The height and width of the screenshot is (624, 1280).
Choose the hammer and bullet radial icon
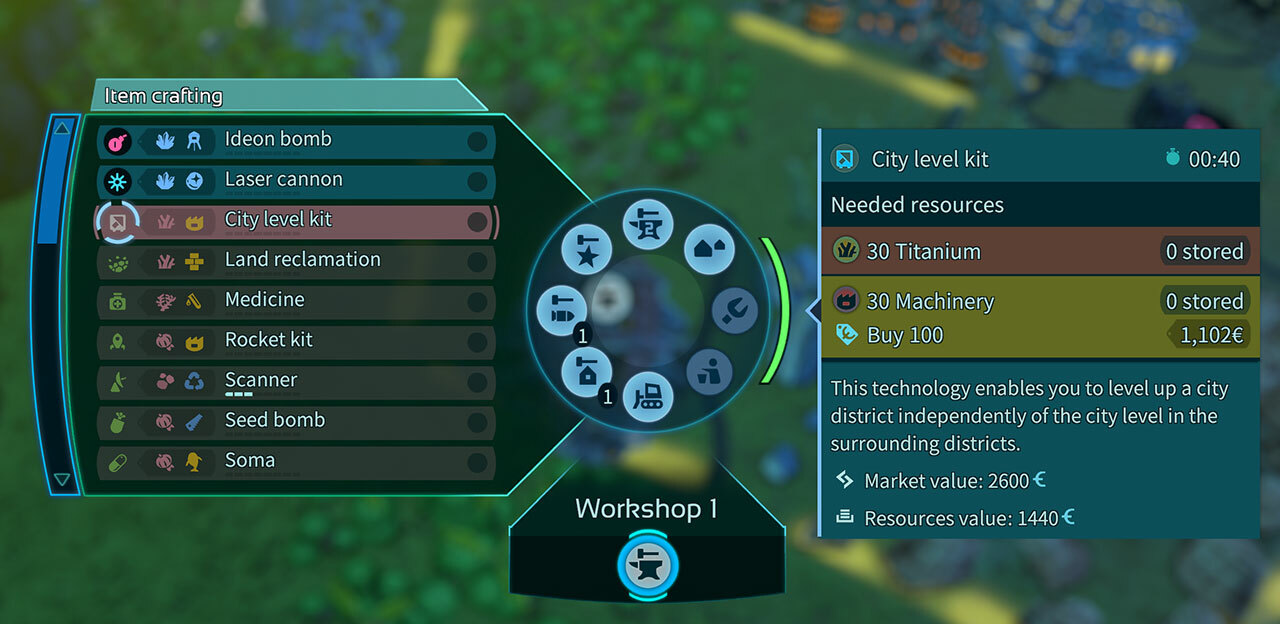pyautogui.click(x=561, y=310)
